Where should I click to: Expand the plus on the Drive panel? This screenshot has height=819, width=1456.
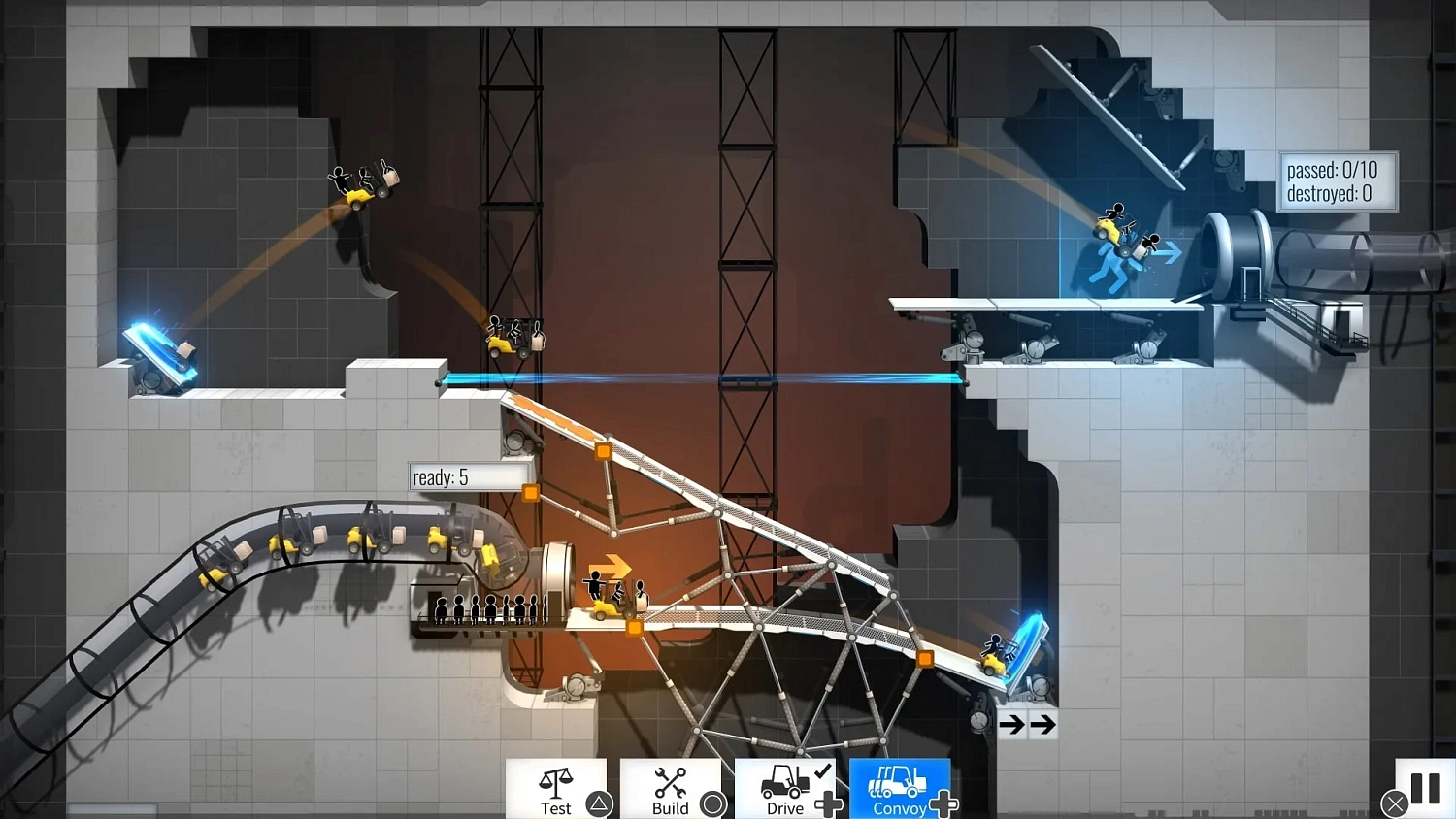click(830, 803)
